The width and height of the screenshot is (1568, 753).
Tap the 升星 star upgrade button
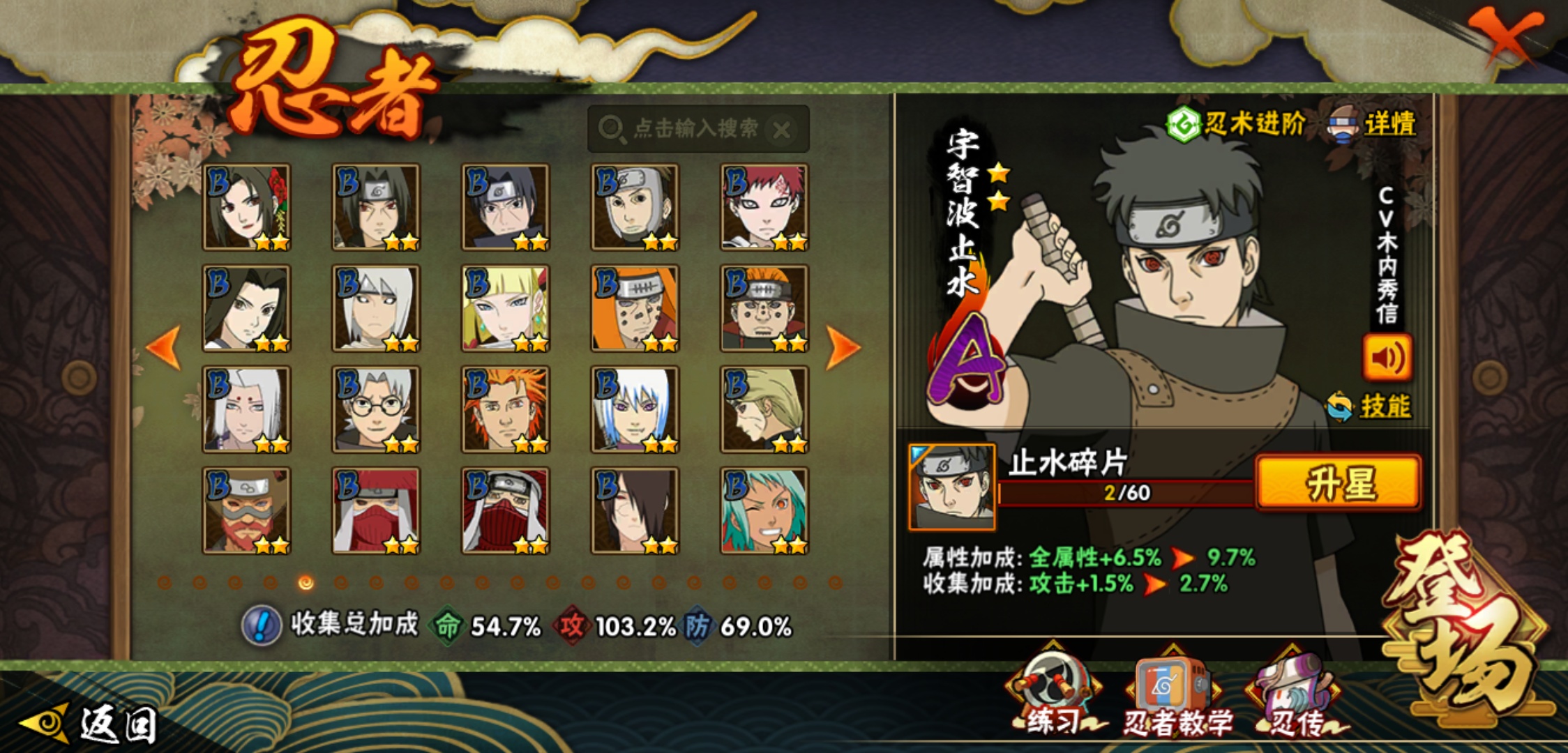1338,483
